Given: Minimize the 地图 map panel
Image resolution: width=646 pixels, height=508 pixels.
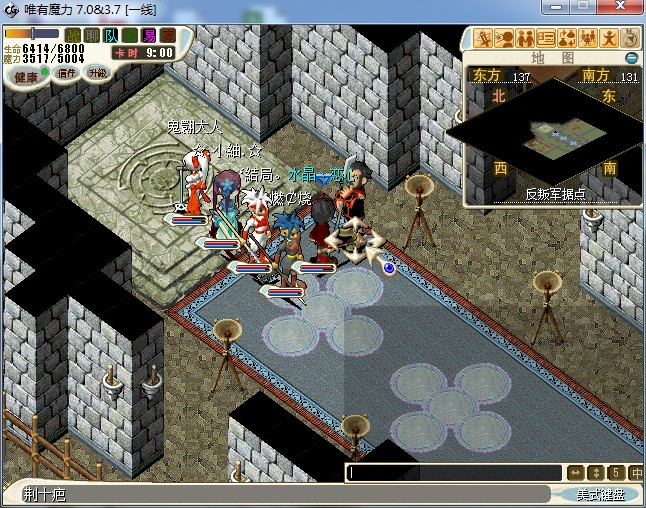Looking at the screenshot, I should coord(631,58).
